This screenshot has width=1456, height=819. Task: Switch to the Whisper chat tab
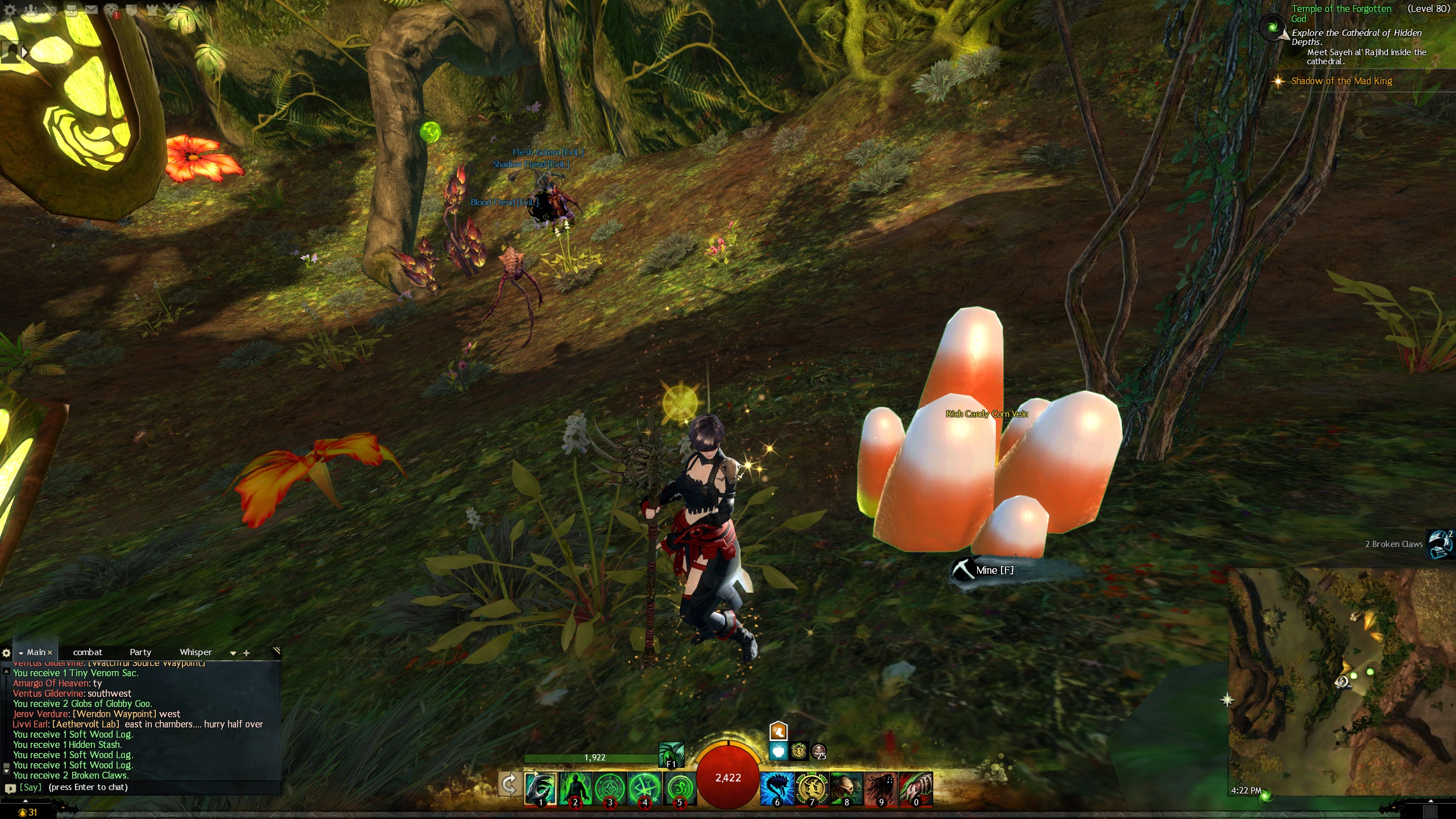(195, 652)
